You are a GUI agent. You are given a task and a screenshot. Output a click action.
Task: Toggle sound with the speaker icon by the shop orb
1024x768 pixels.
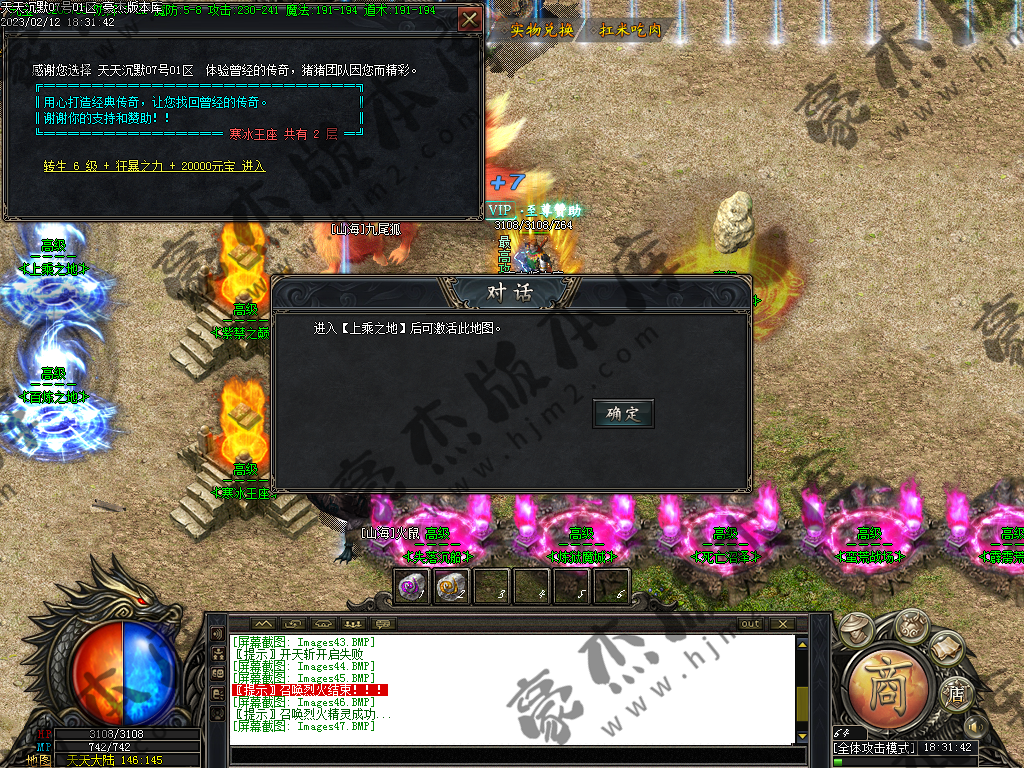point(976,725)
